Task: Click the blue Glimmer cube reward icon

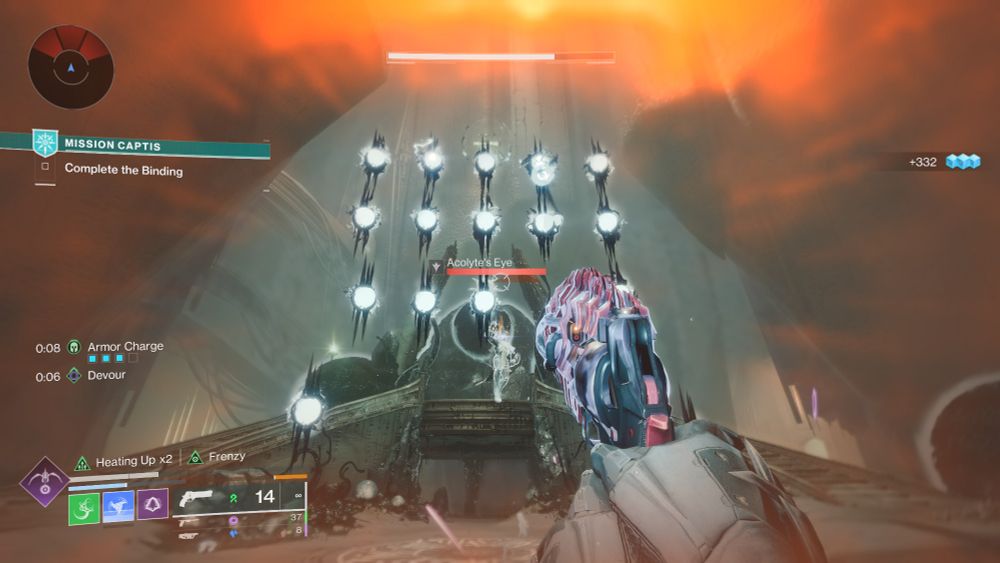Action: click(x=963, y=161)
